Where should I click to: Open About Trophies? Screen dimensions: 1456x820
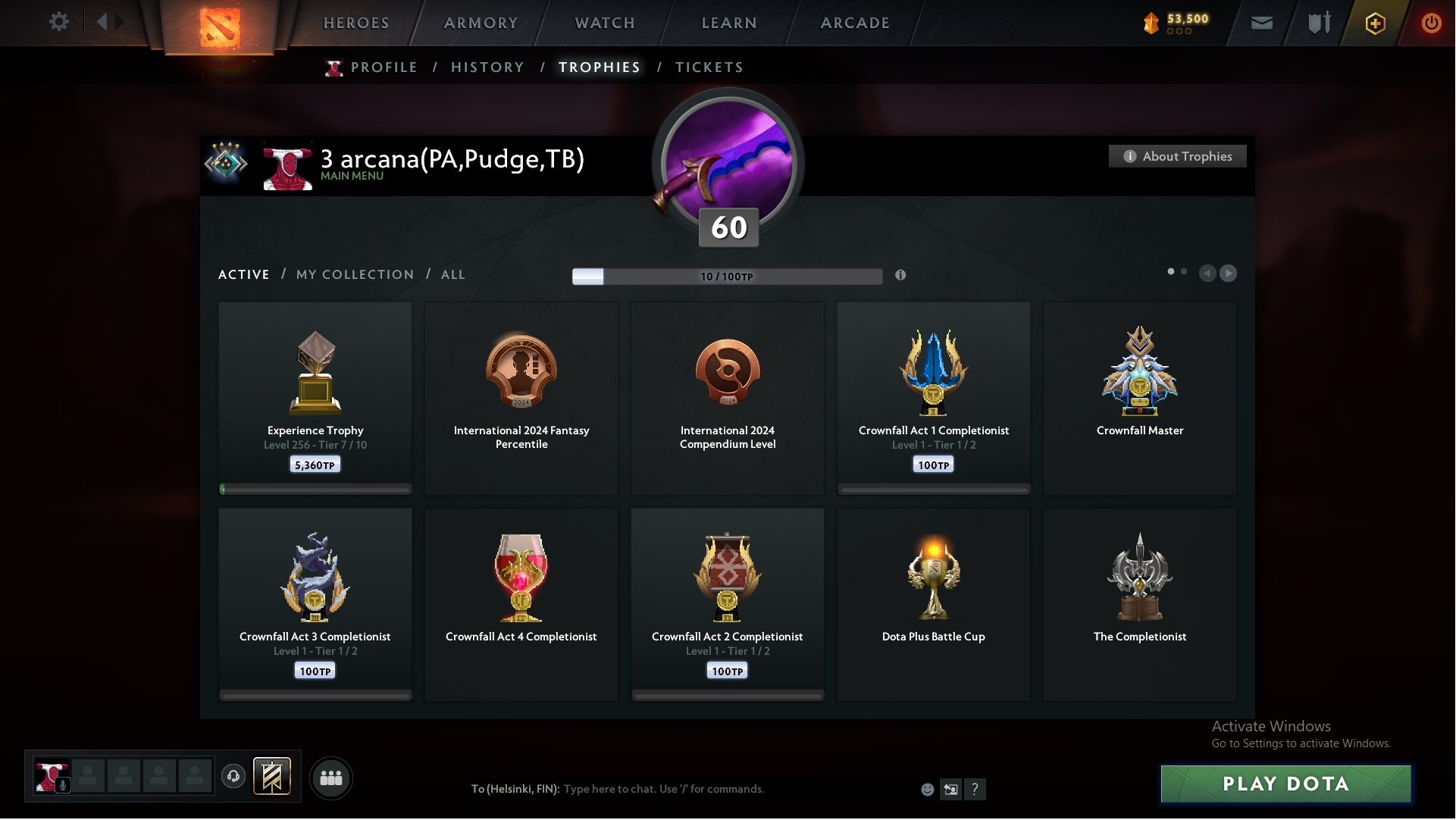[1177, 156]
